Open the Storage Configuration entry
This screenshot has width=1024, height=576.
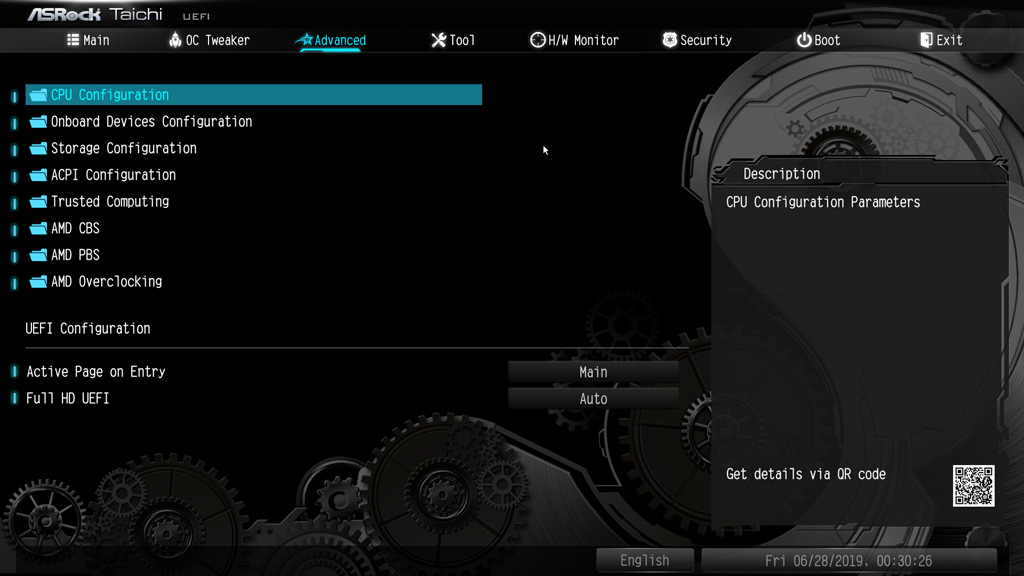pyautogui.click(x=124, y=148)
